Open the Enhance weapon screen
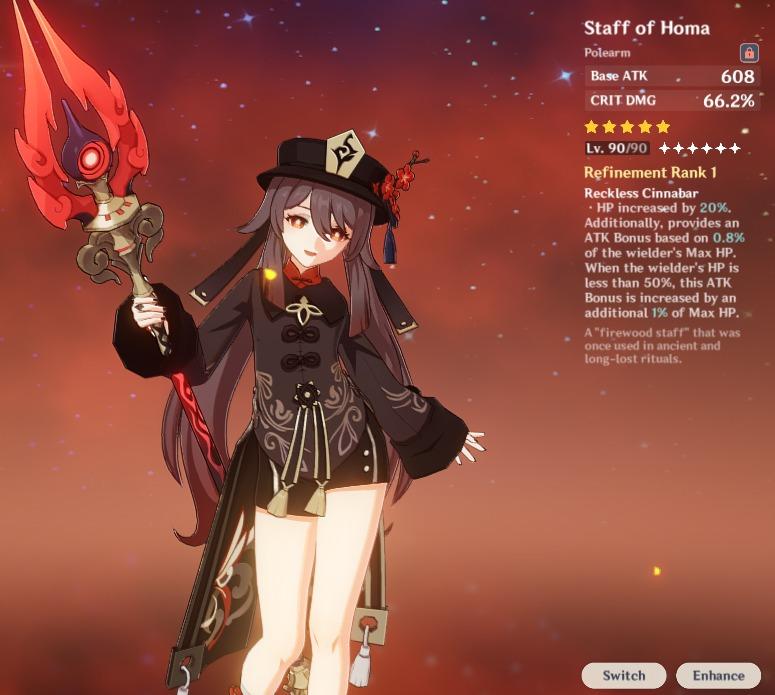Screen dimensions: 775x695 tap(718, 675)
